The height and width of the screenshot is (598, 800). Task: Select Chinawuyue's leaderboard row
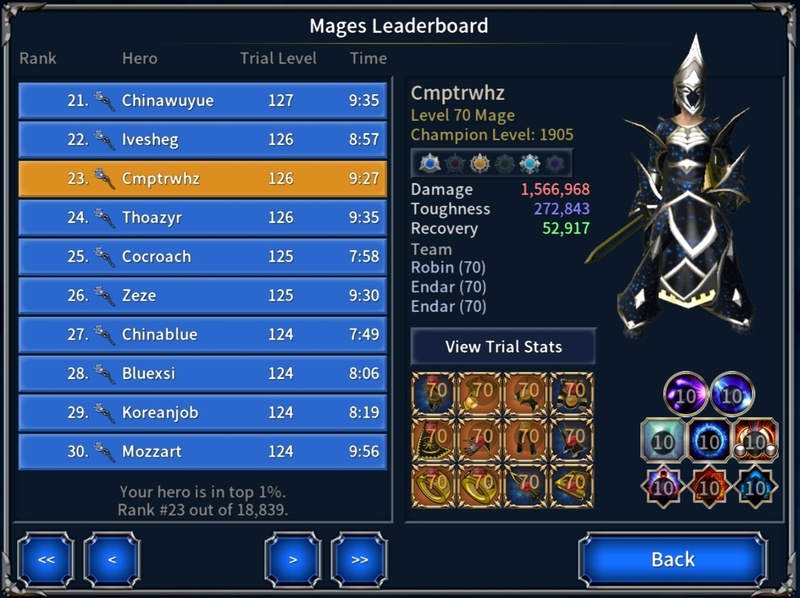(202, 101)
